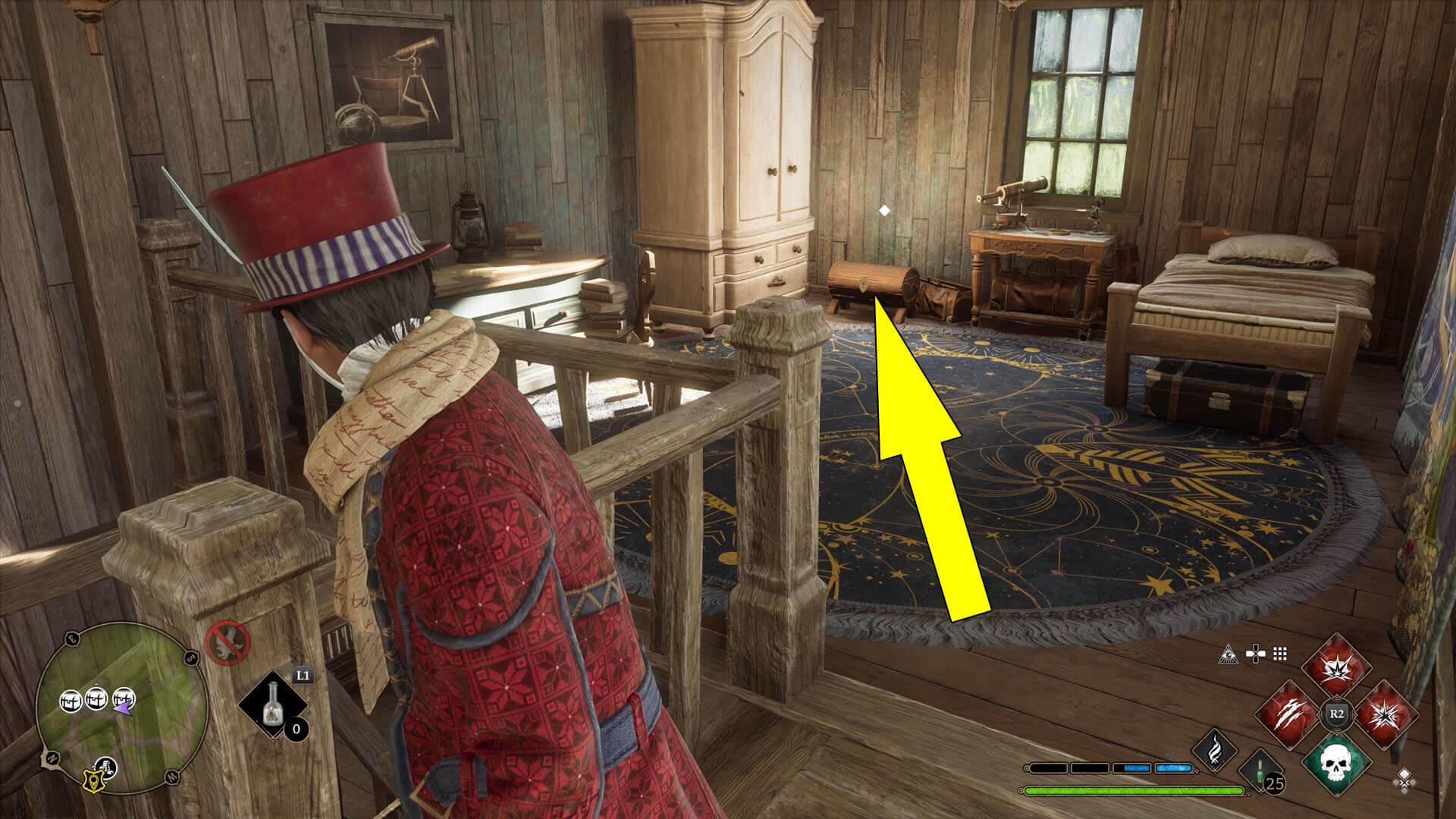Click the N compass letter on the minimap
The width and height of the screenshot is (1456, 819).
pyautogui.click(x=52, y=758)
